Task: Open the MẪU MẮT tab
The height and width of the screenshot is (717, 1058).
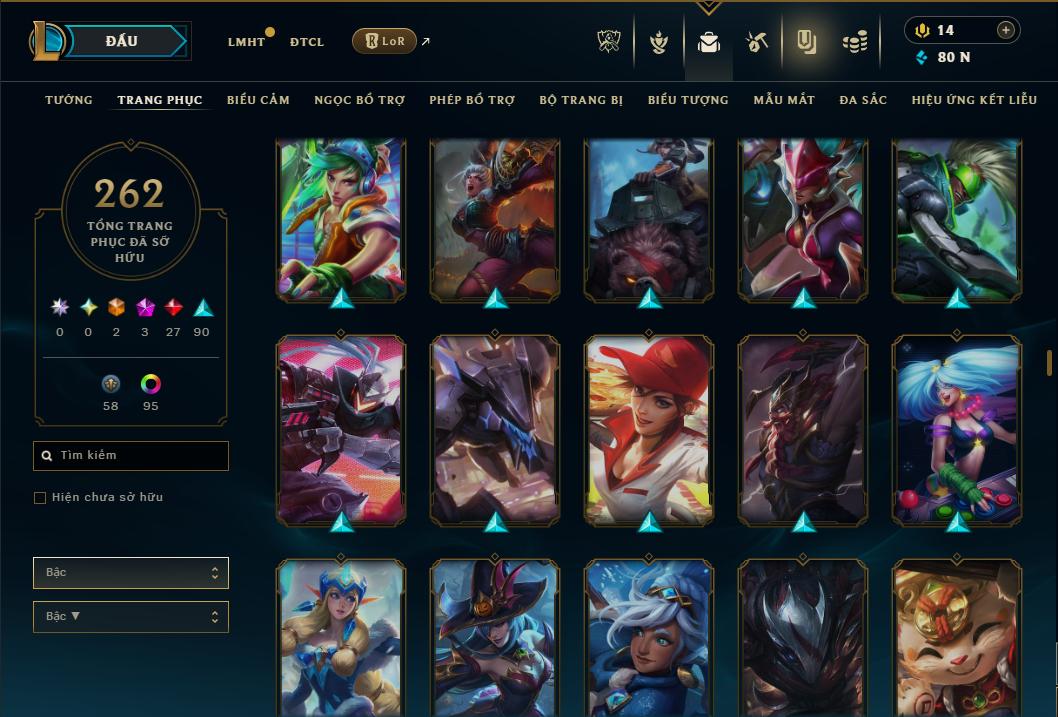Action: 784,100
